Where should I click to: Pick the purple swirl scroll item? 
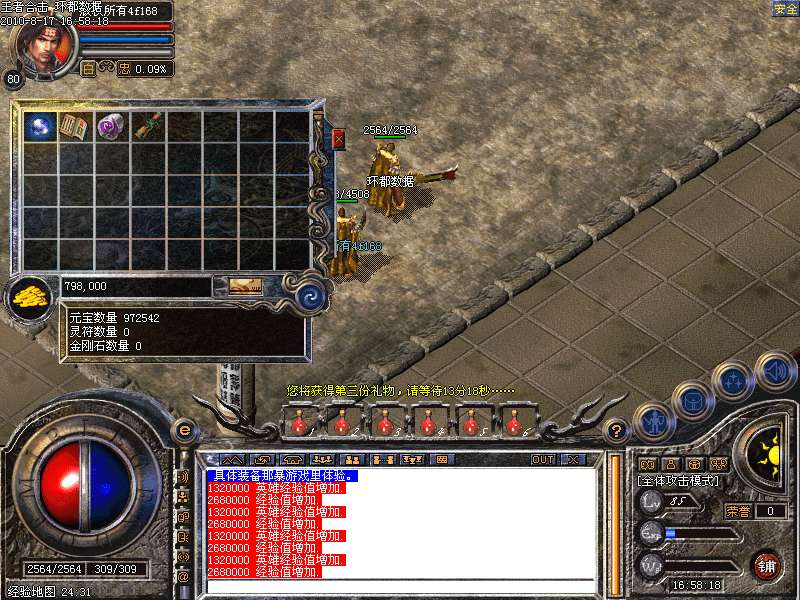pos(111,127)
